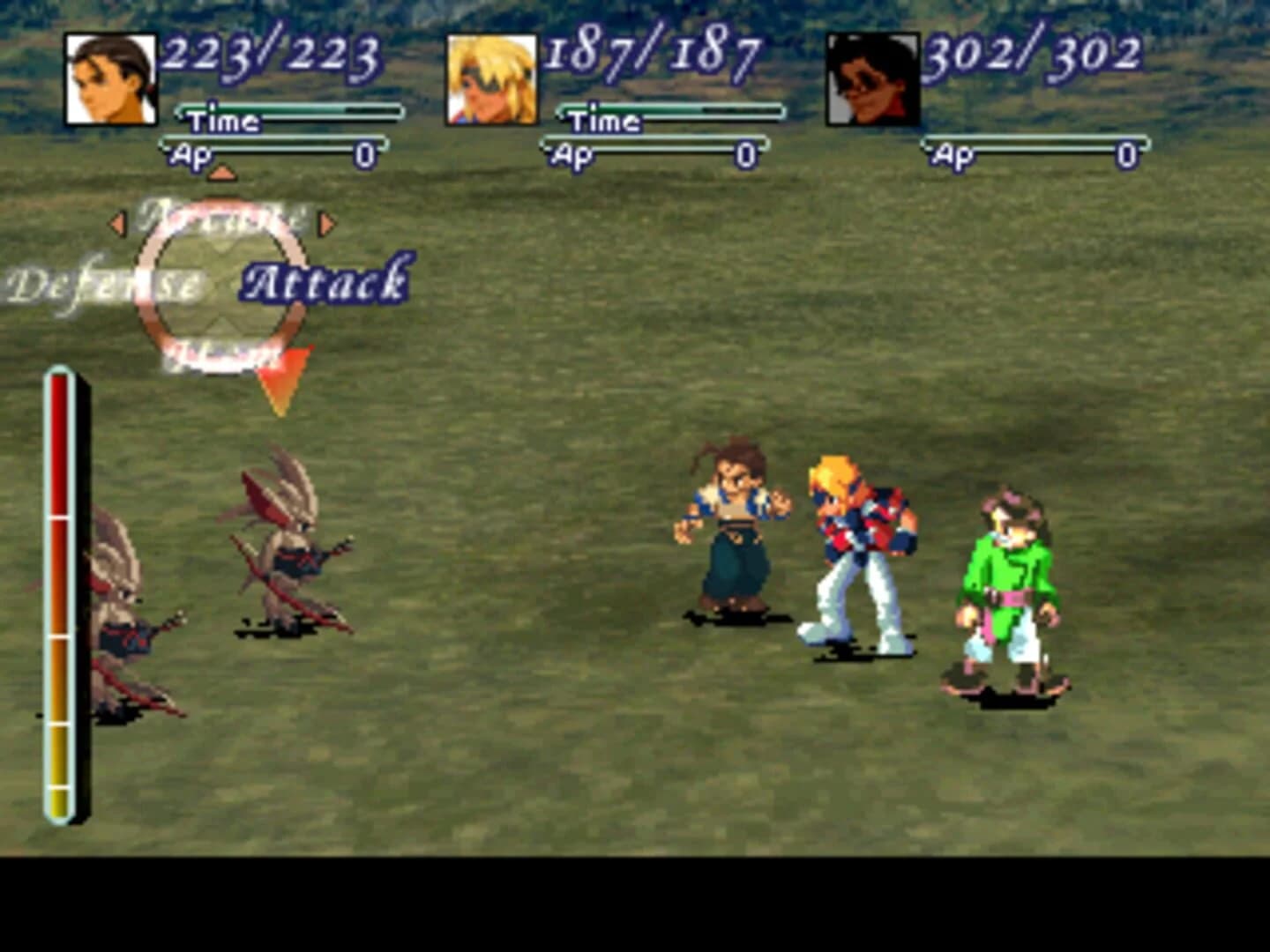Screen dimensions: 1270x952
Task: Choose the Attack command
Action: 328,284
